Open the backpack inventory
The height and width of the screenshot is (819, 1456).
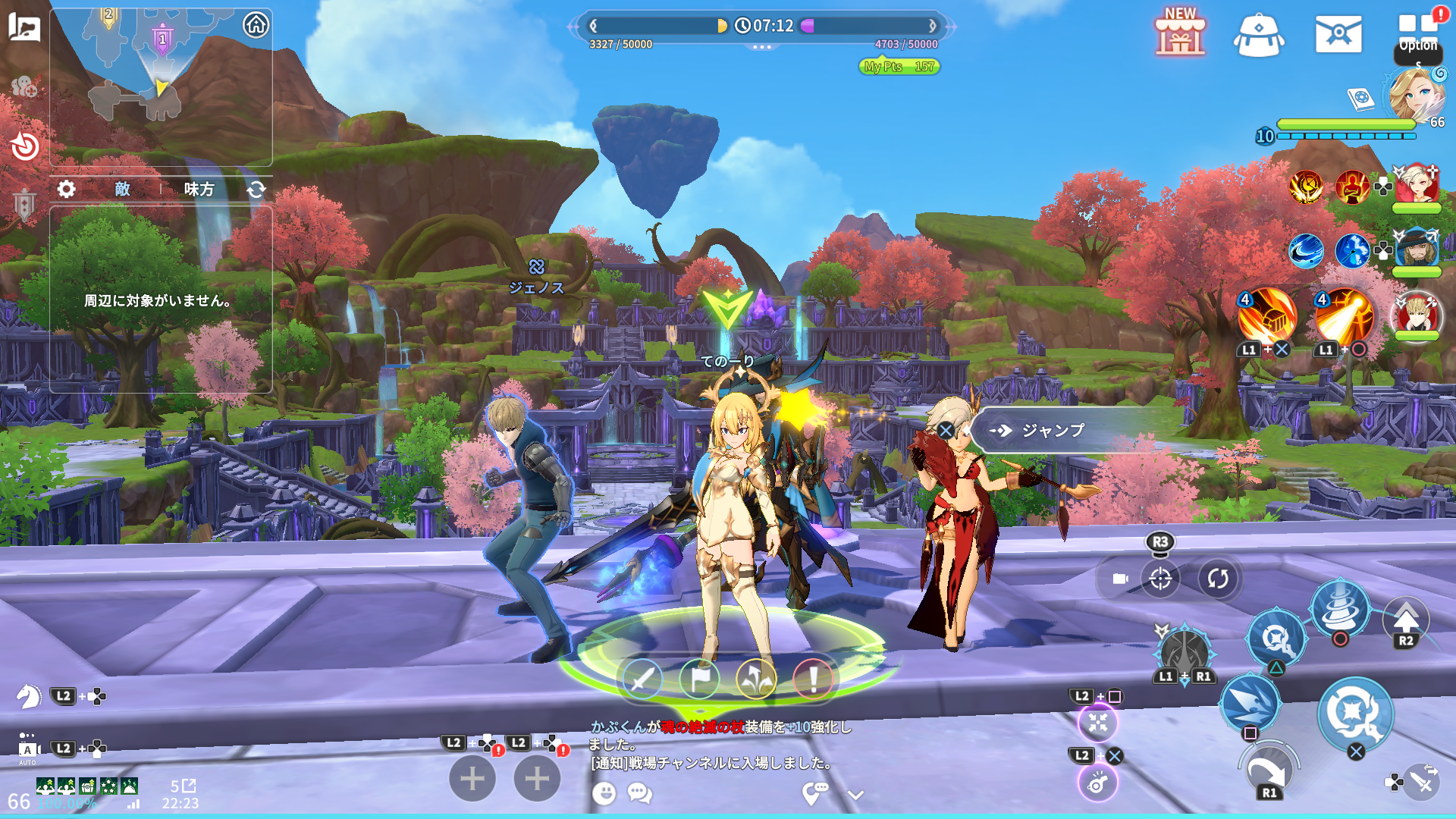point(1259,35)
